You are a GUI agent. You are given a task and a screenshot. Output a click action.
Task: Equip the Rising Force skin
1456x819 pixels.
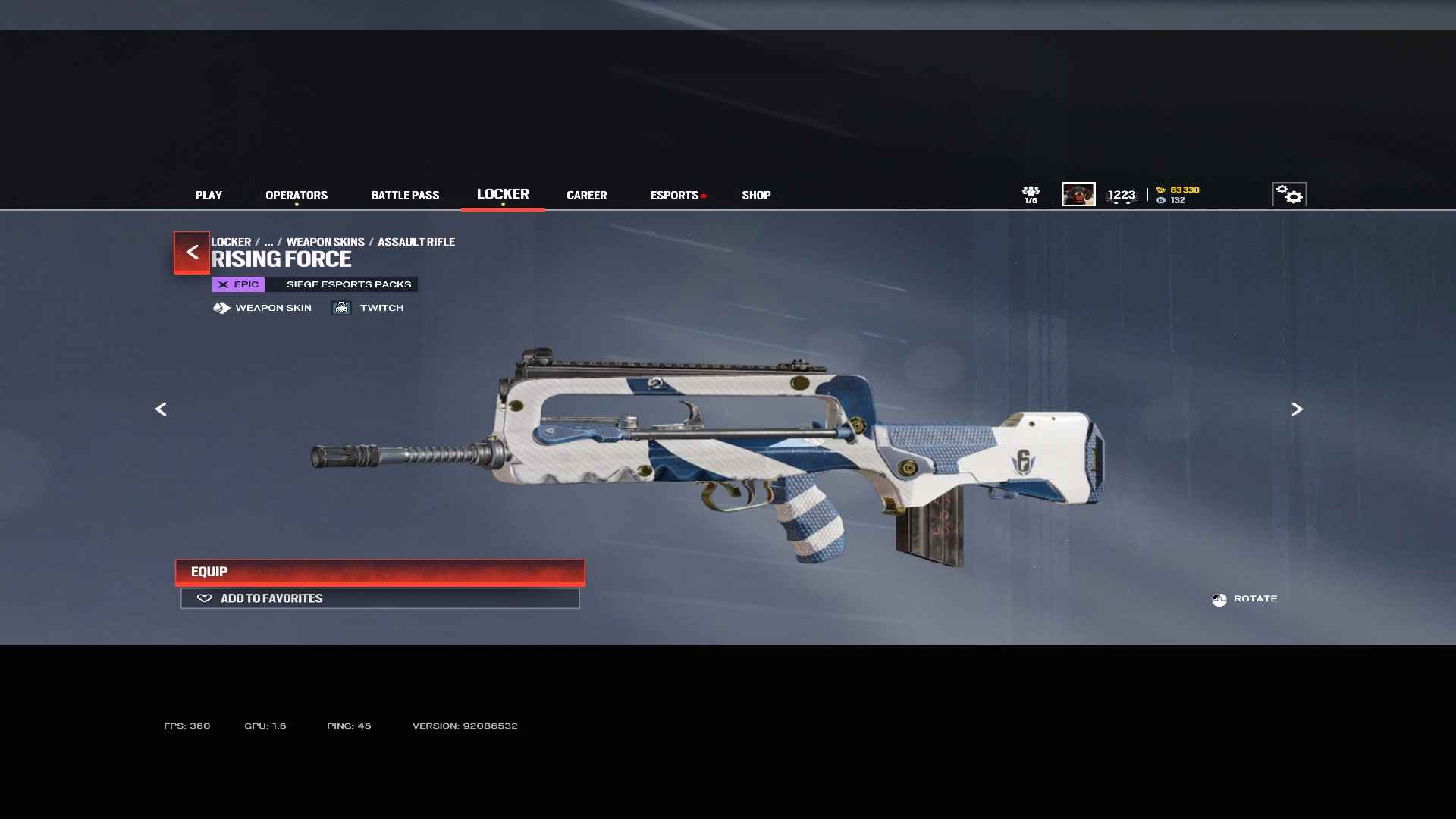(x=380, y=572)
